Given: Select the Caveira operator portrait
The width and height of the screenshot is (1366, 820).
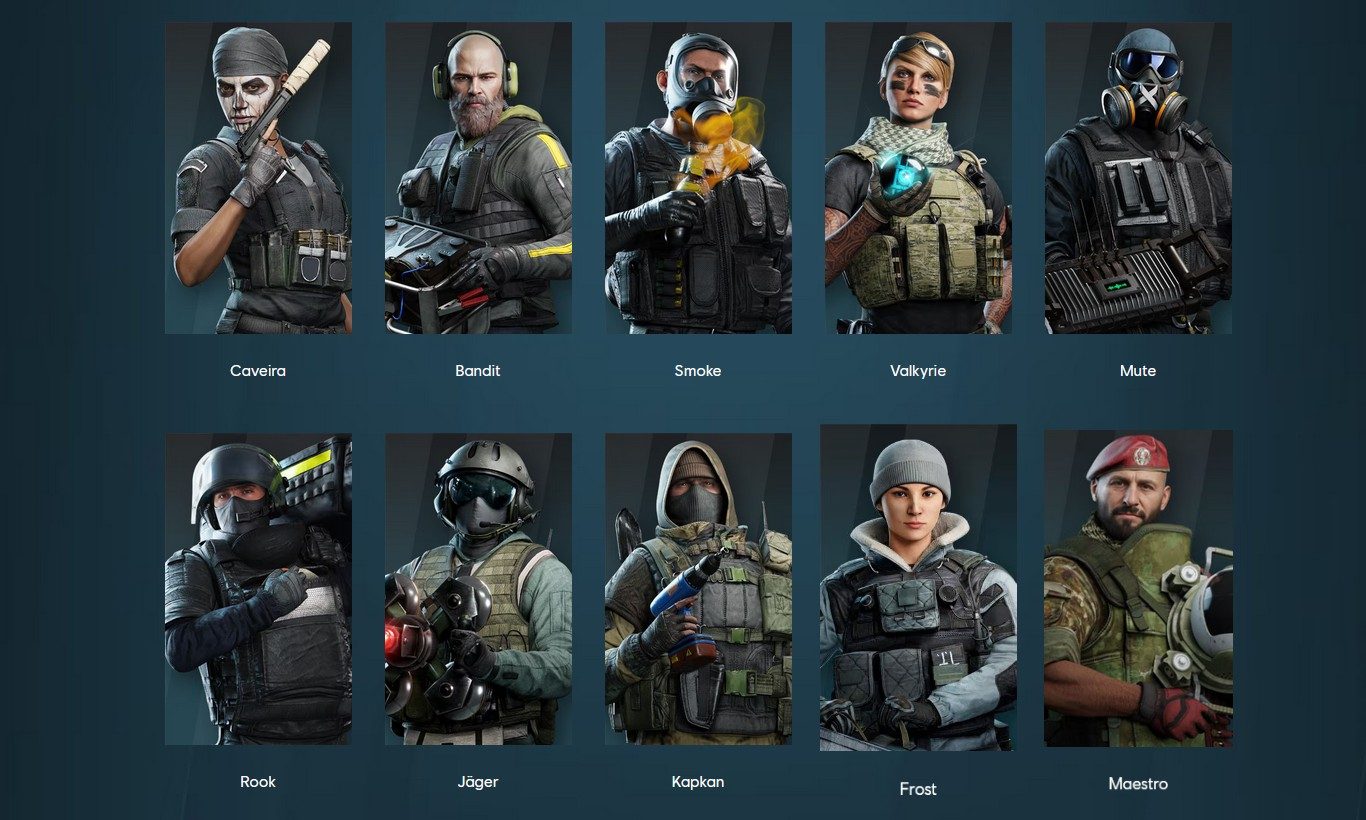Looking at the screenshot, I should coord(256,177).
